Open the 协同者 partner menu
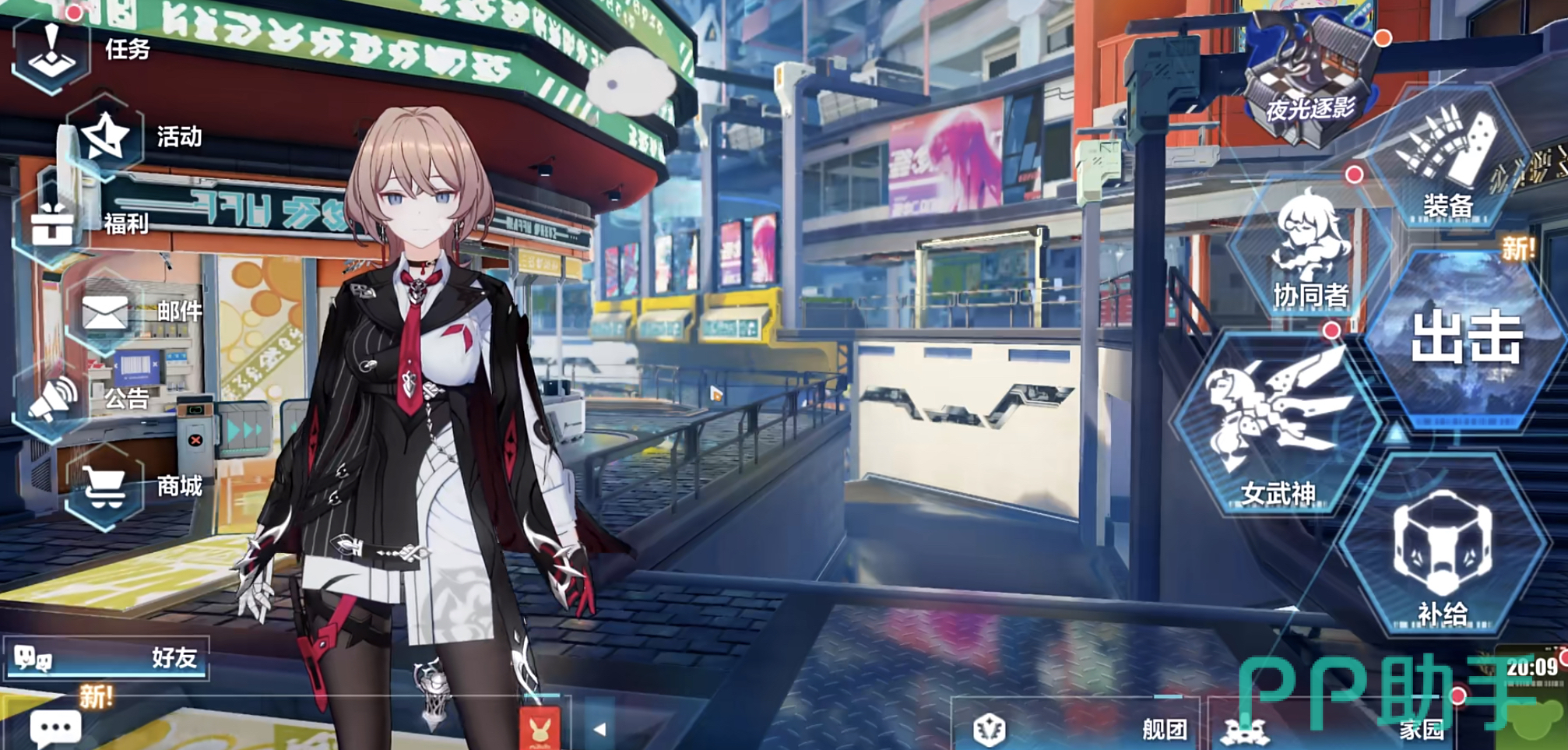 (x=1311, y=249)
